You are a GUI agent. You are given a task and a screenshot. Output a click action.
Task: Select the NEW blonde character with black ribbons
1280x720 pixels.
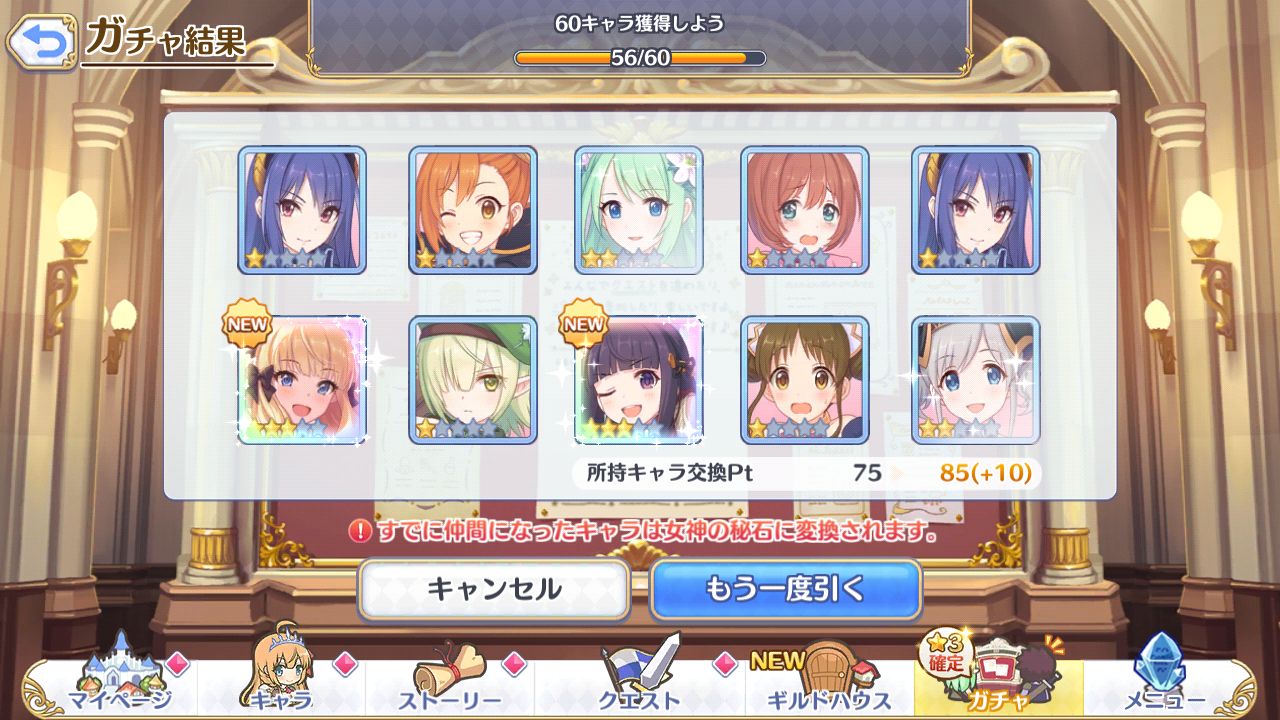[303, 380]
